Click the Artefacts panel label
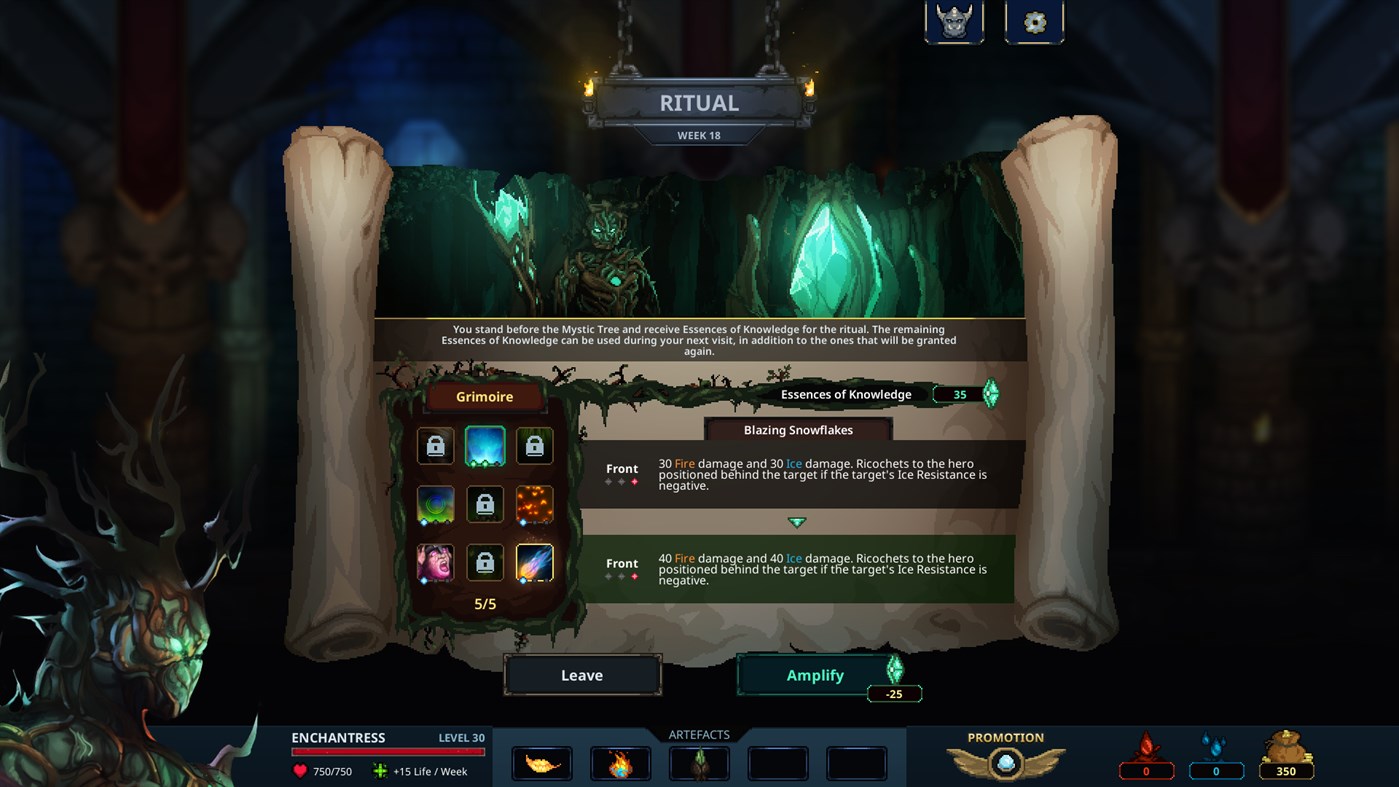Viewport: 1399px width, 787px height. (x=698, y=733)
